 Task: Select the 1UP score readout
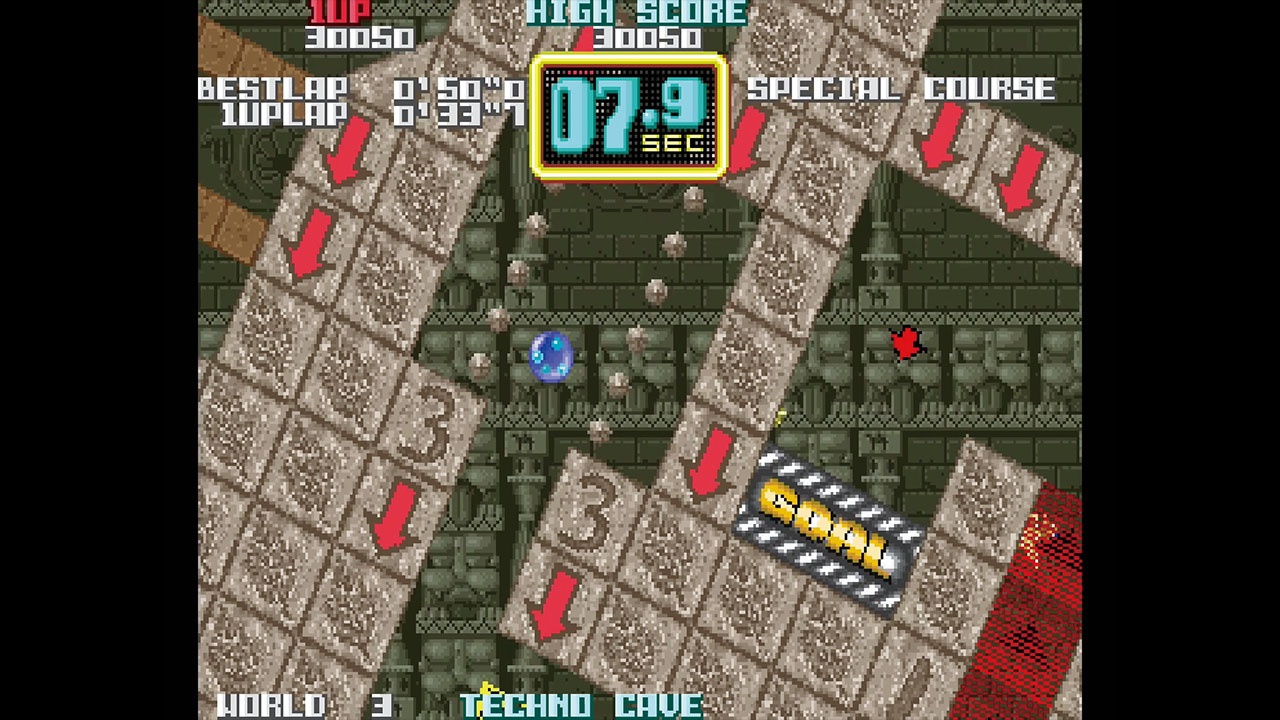360,38
